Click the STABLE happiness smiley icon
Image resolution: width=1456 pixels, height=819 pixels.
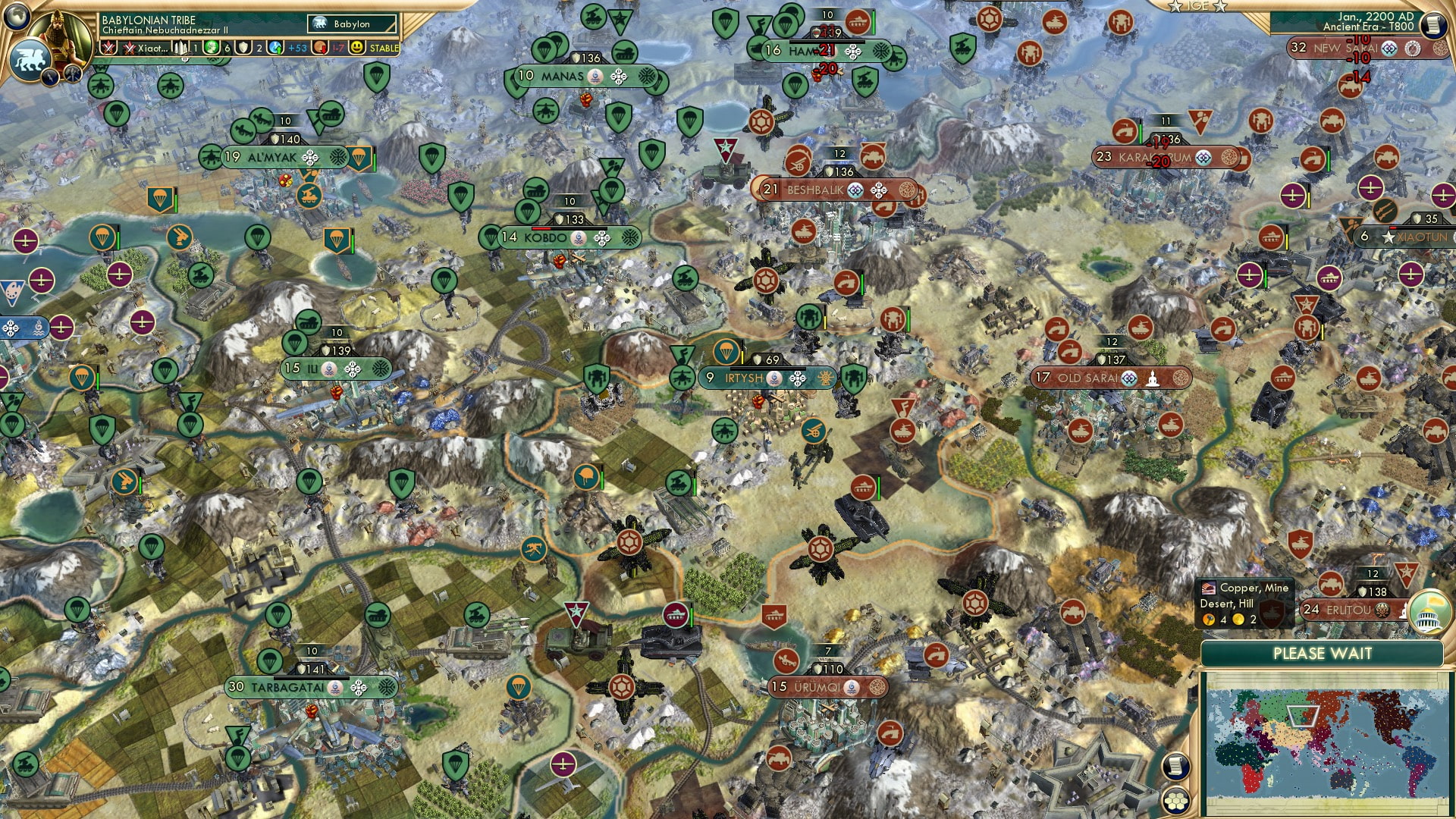[x=359, y=49]
